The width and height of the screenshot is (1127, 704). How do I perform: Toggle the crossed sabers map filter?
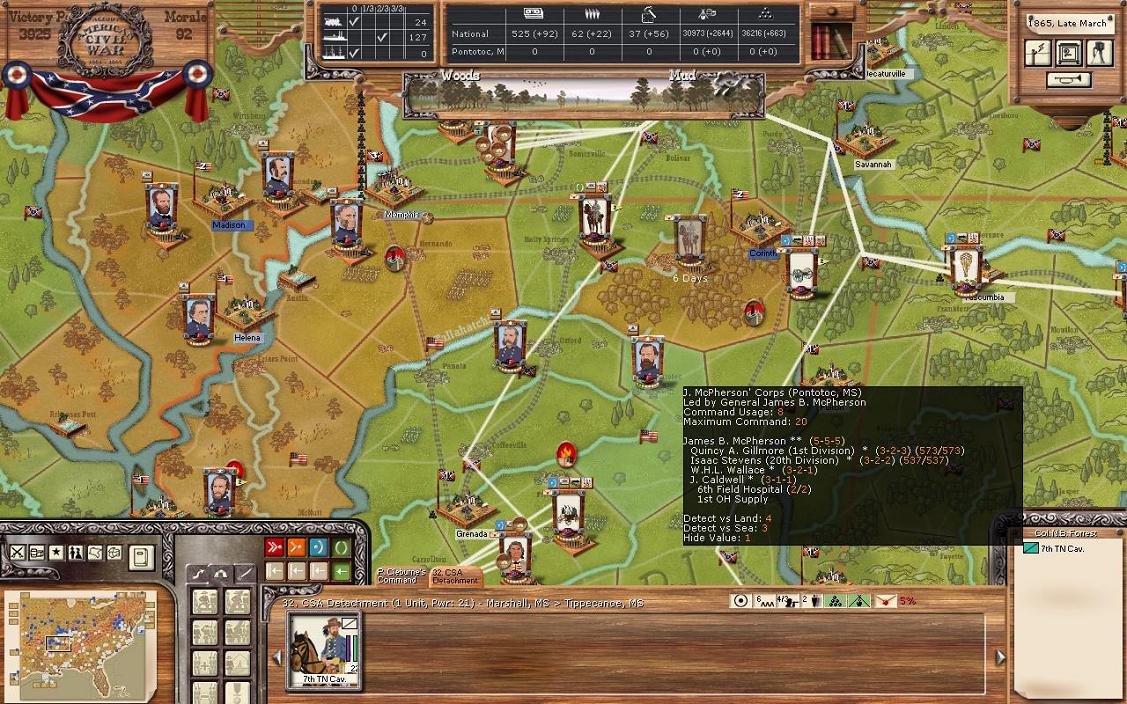[18, 553]
